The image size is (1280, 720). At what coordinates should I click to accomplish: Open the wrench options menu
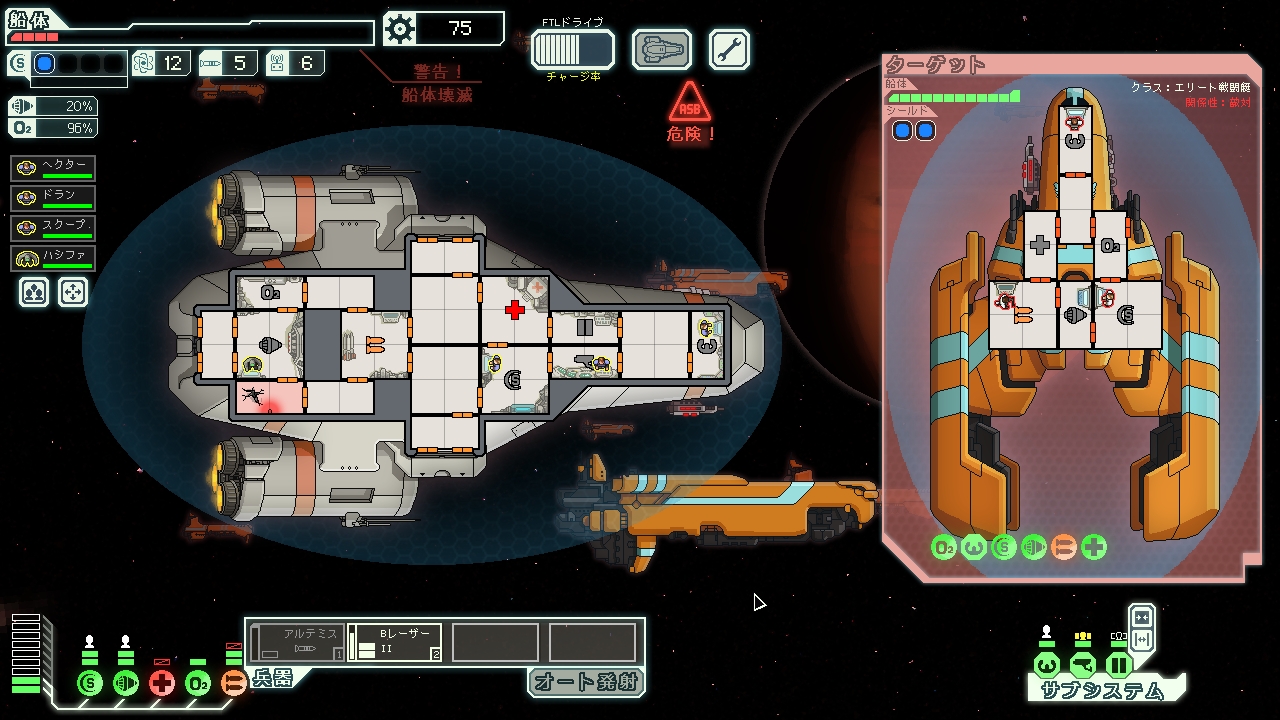click(x=729, y=49)
